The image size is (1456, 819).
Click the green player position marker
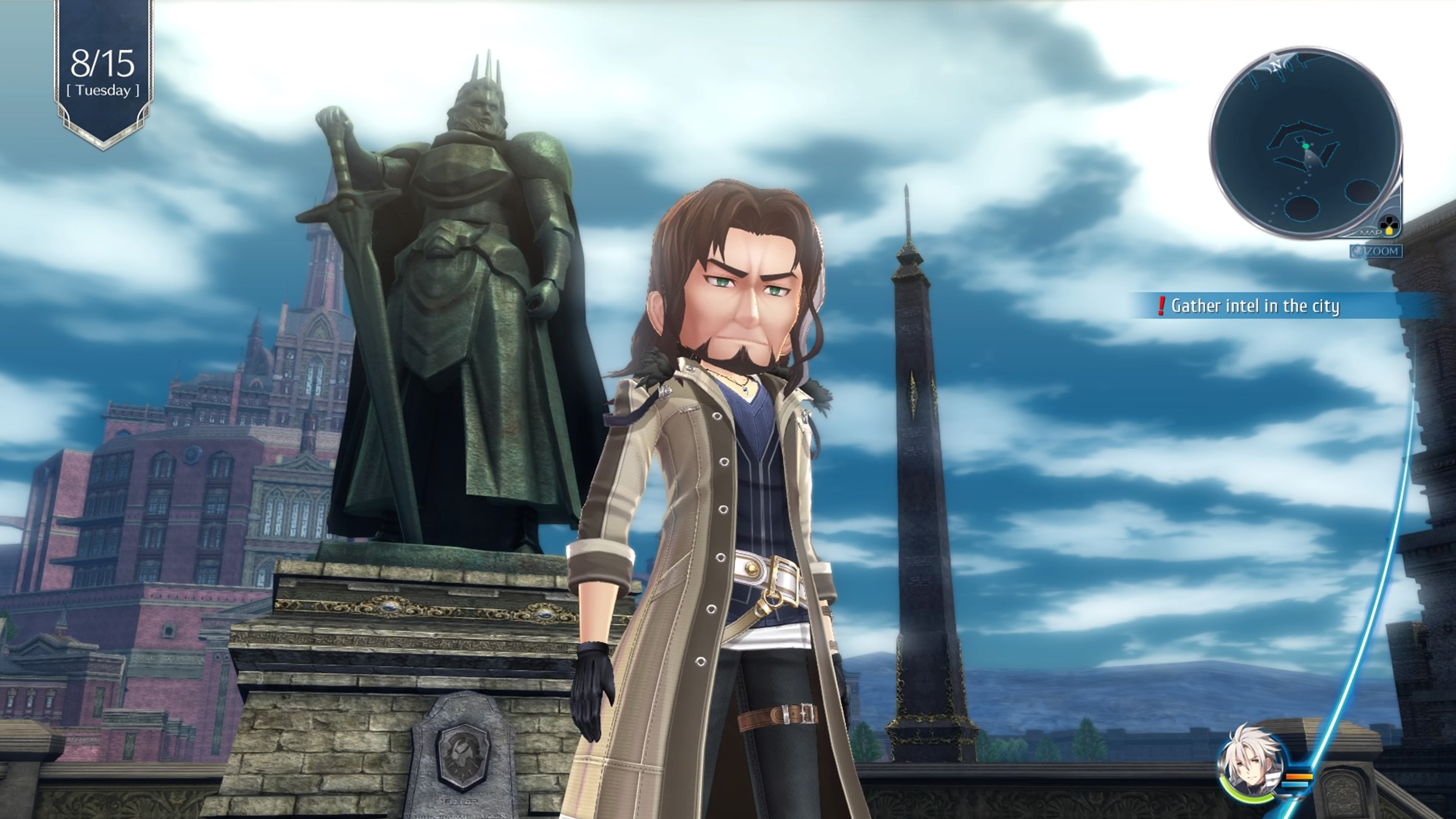(1306, 146)
